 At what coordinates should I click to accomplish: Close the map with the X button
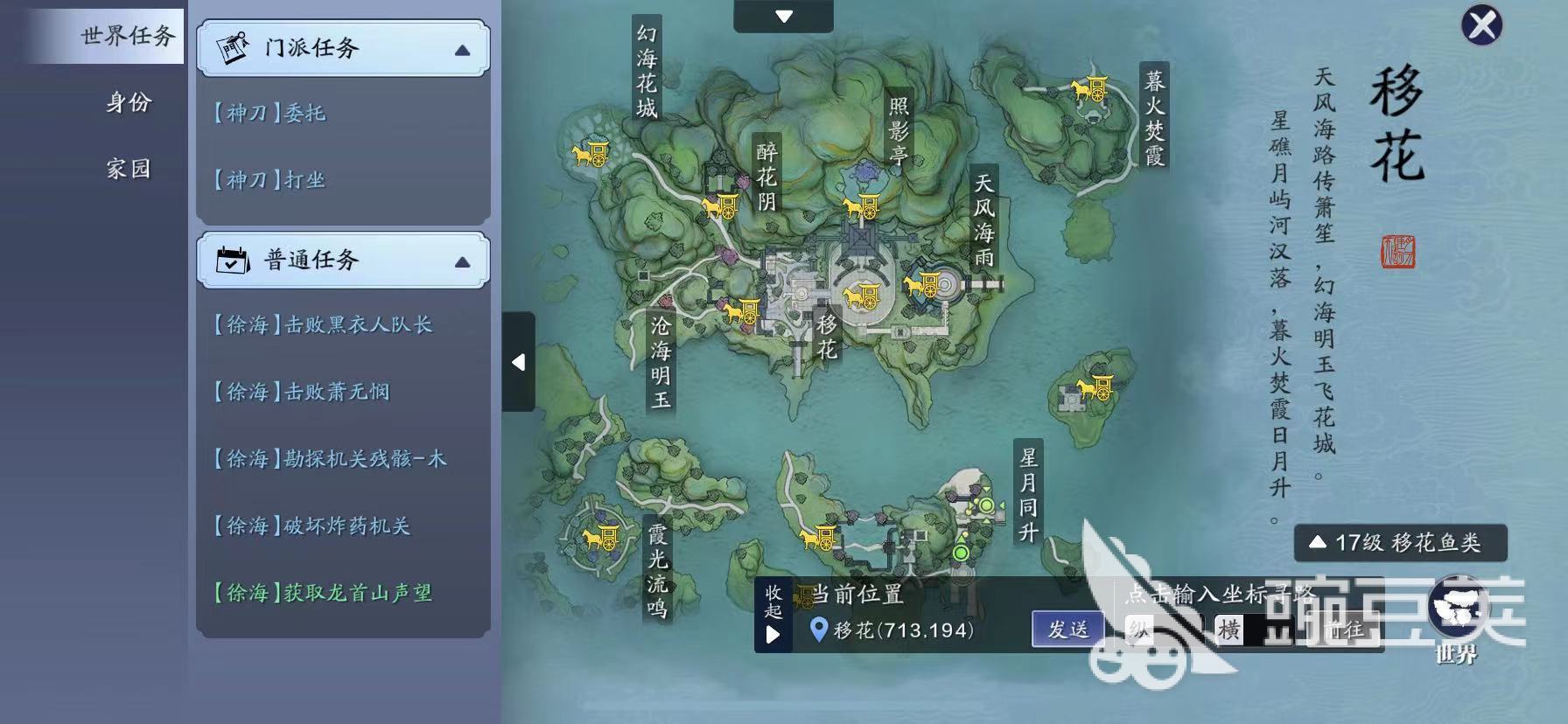[x=1481, y=25]
